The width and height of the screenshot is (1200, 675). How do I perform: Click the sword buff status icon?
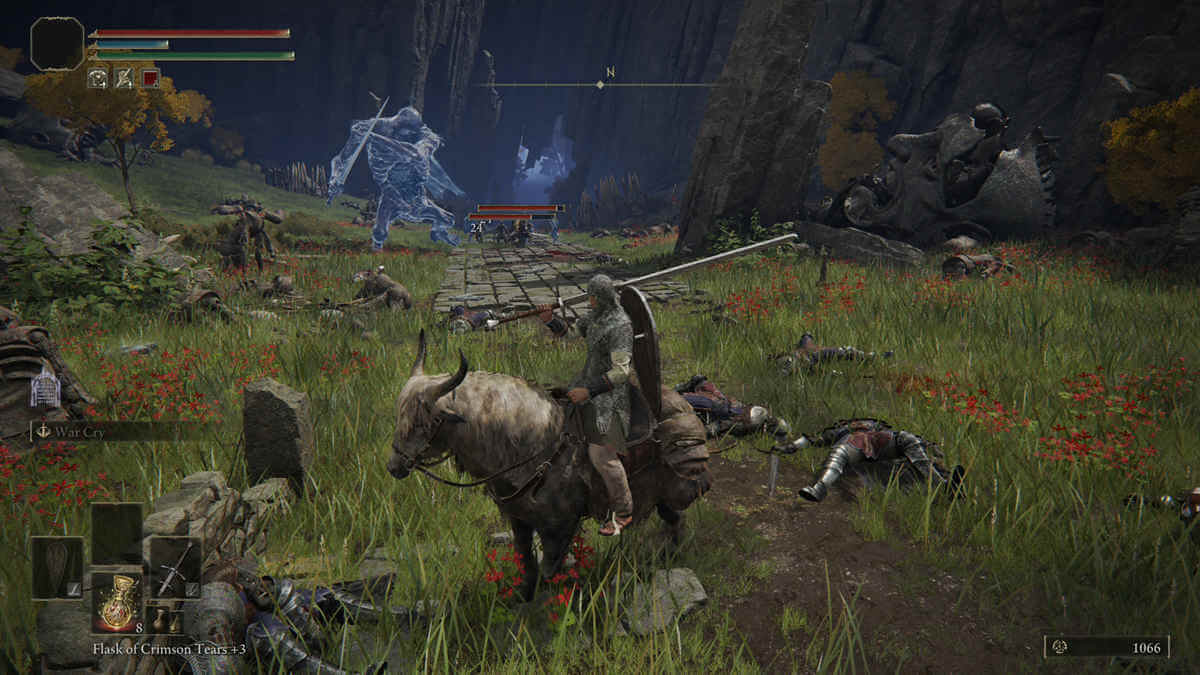[123, 78]
